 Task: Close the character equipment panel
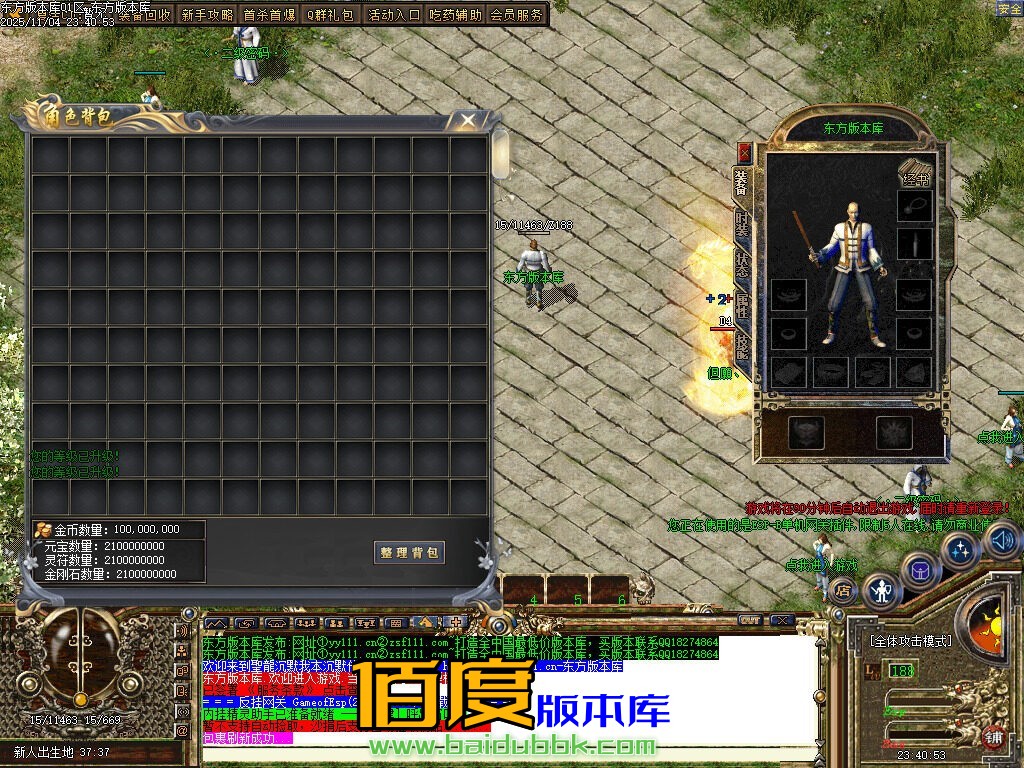744,152
